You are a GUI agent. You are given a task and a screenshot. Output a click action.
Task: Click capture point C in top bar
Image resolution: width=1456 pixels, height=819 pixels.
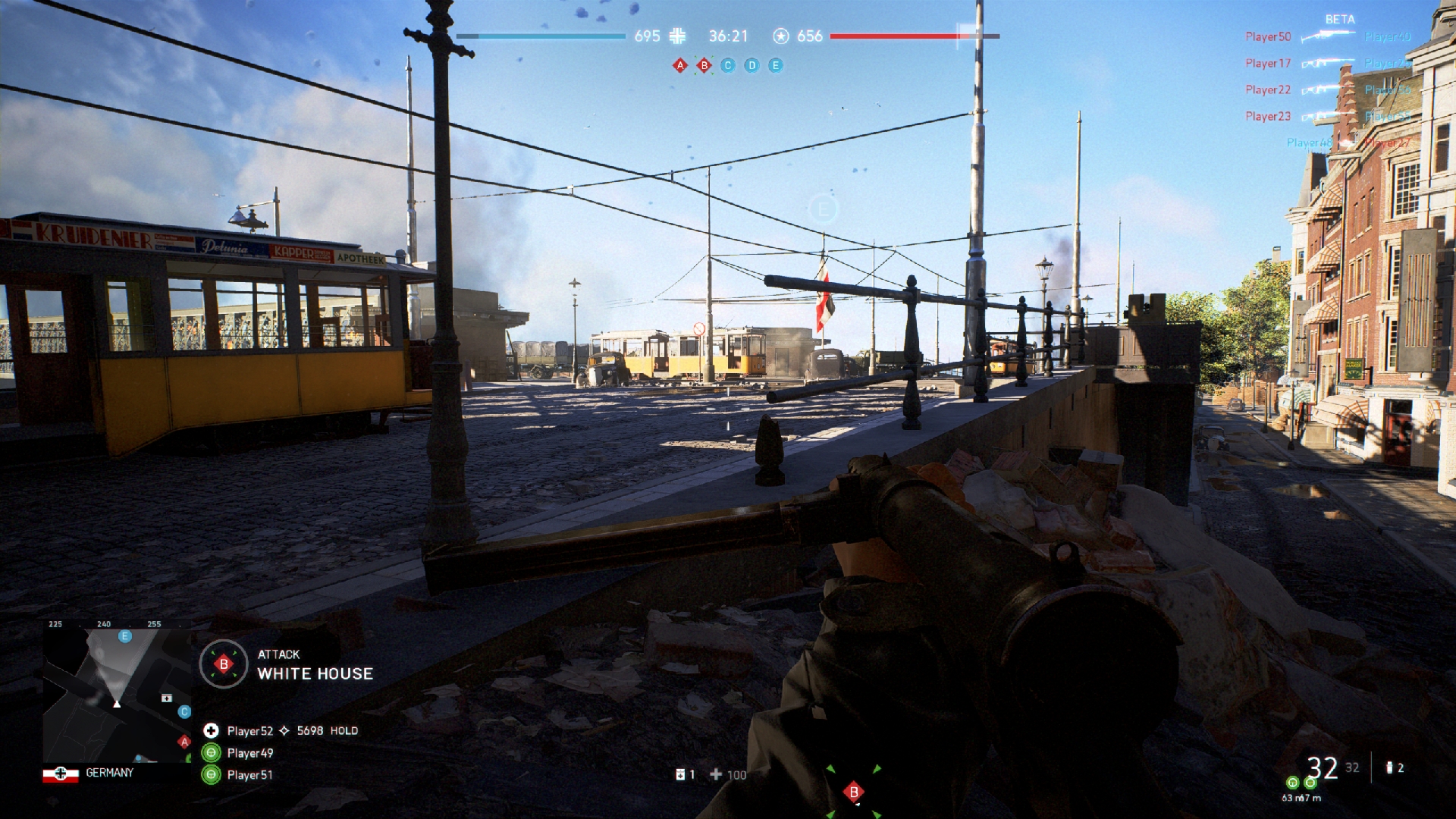[728, 66]
